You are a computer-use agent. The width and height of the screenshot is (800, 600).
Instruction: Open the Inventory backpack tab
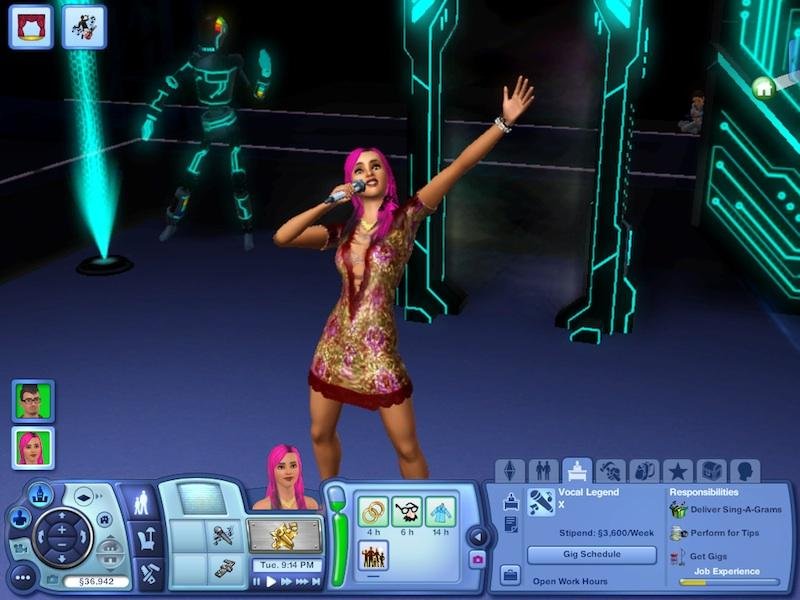click(x=645, y=470)
